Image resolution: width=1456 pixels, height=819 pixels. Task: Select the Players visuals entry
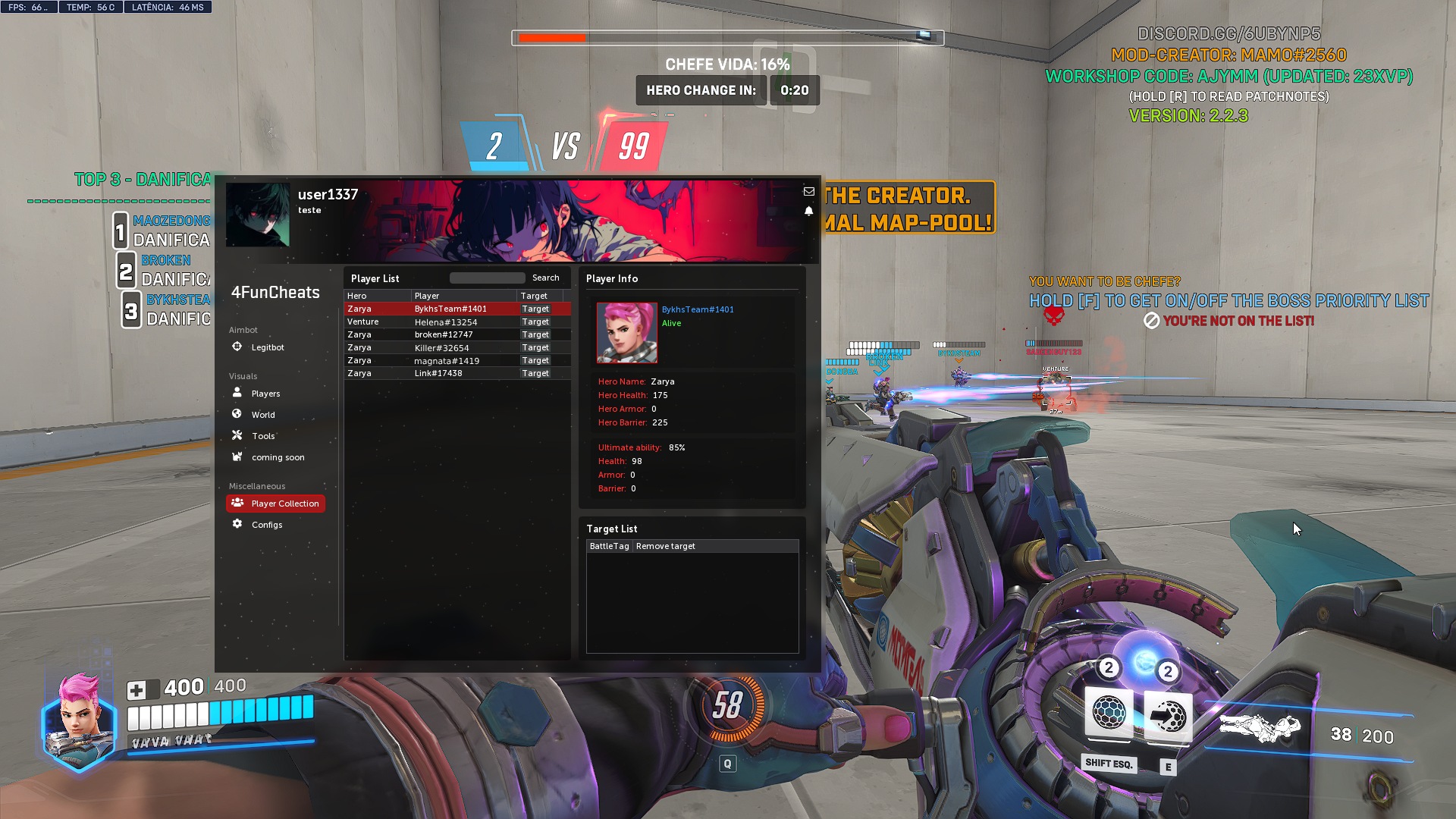pos(265,394)
